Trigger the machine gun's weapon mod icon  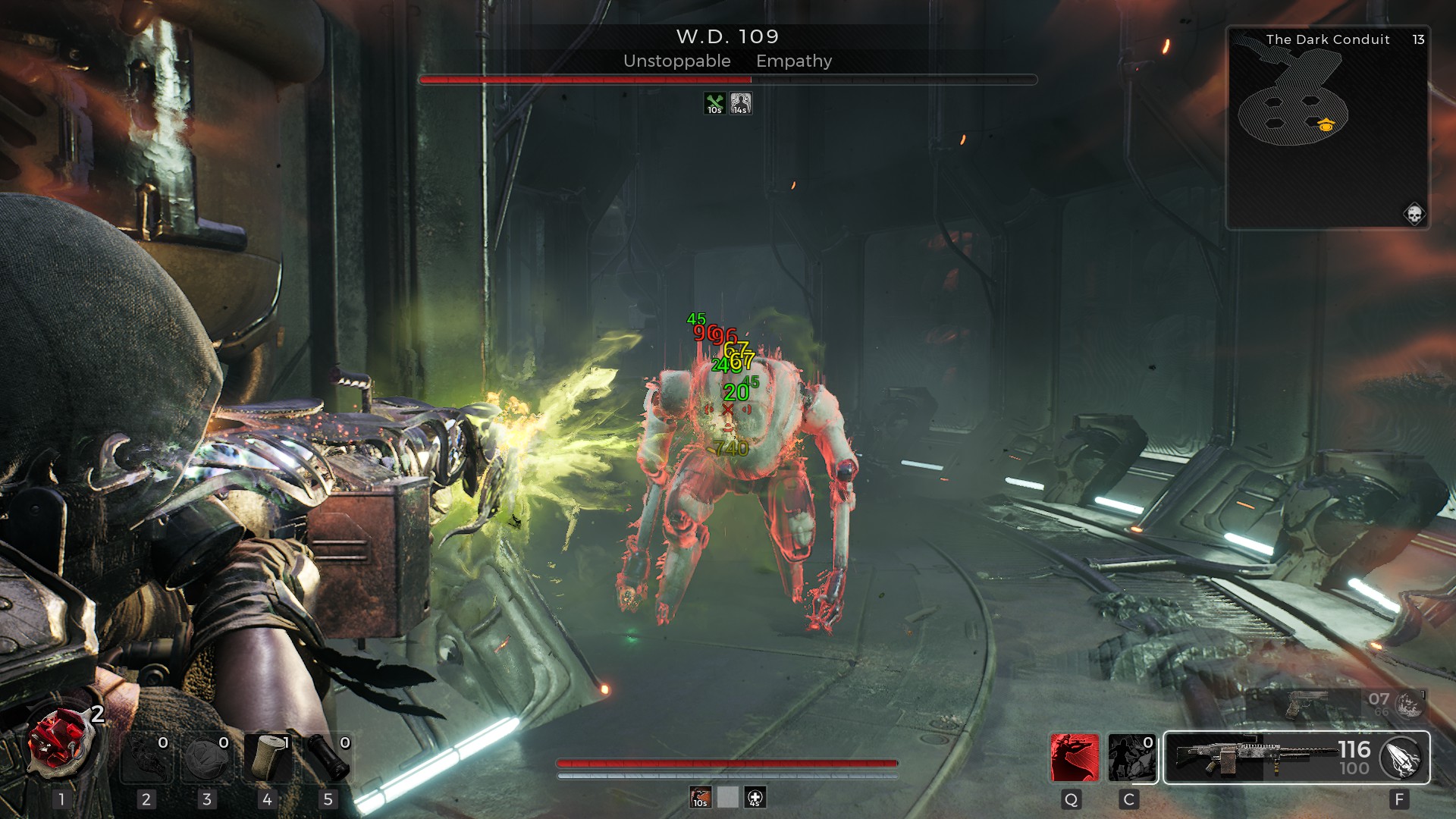tap(1402, 758)
